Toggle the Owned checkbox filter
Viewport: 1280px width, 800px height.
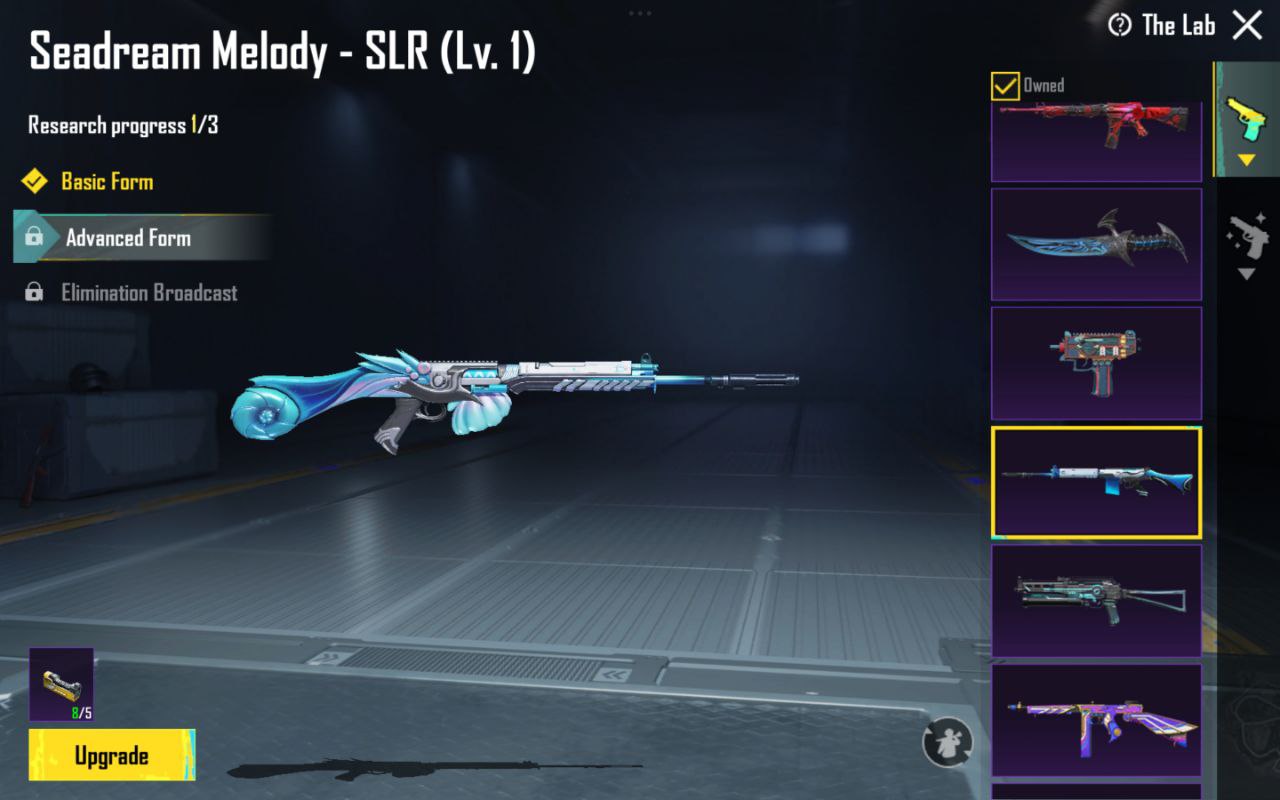(1005, 86)
